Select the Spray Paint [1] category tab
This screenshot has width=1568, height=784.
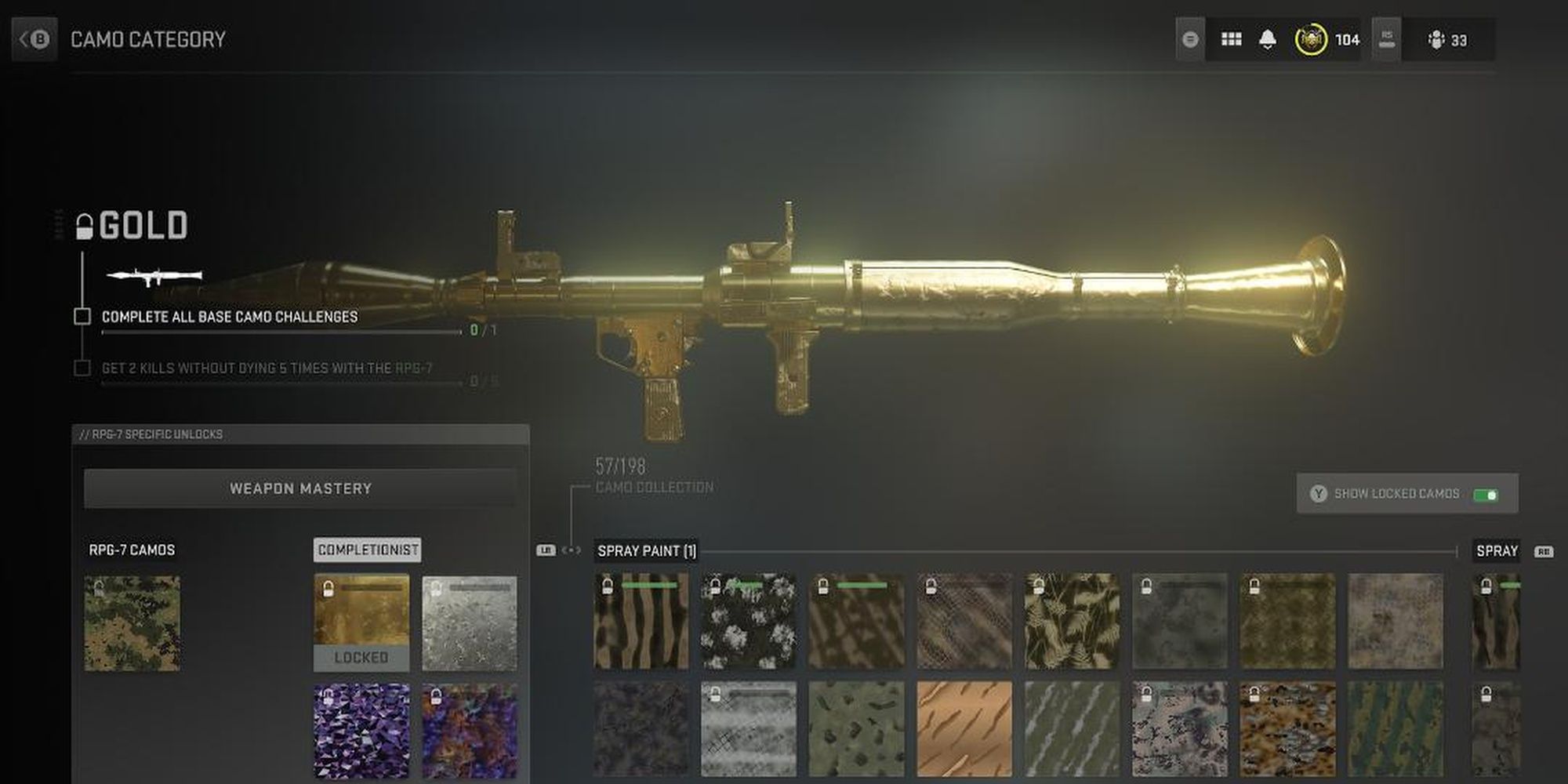646,550
